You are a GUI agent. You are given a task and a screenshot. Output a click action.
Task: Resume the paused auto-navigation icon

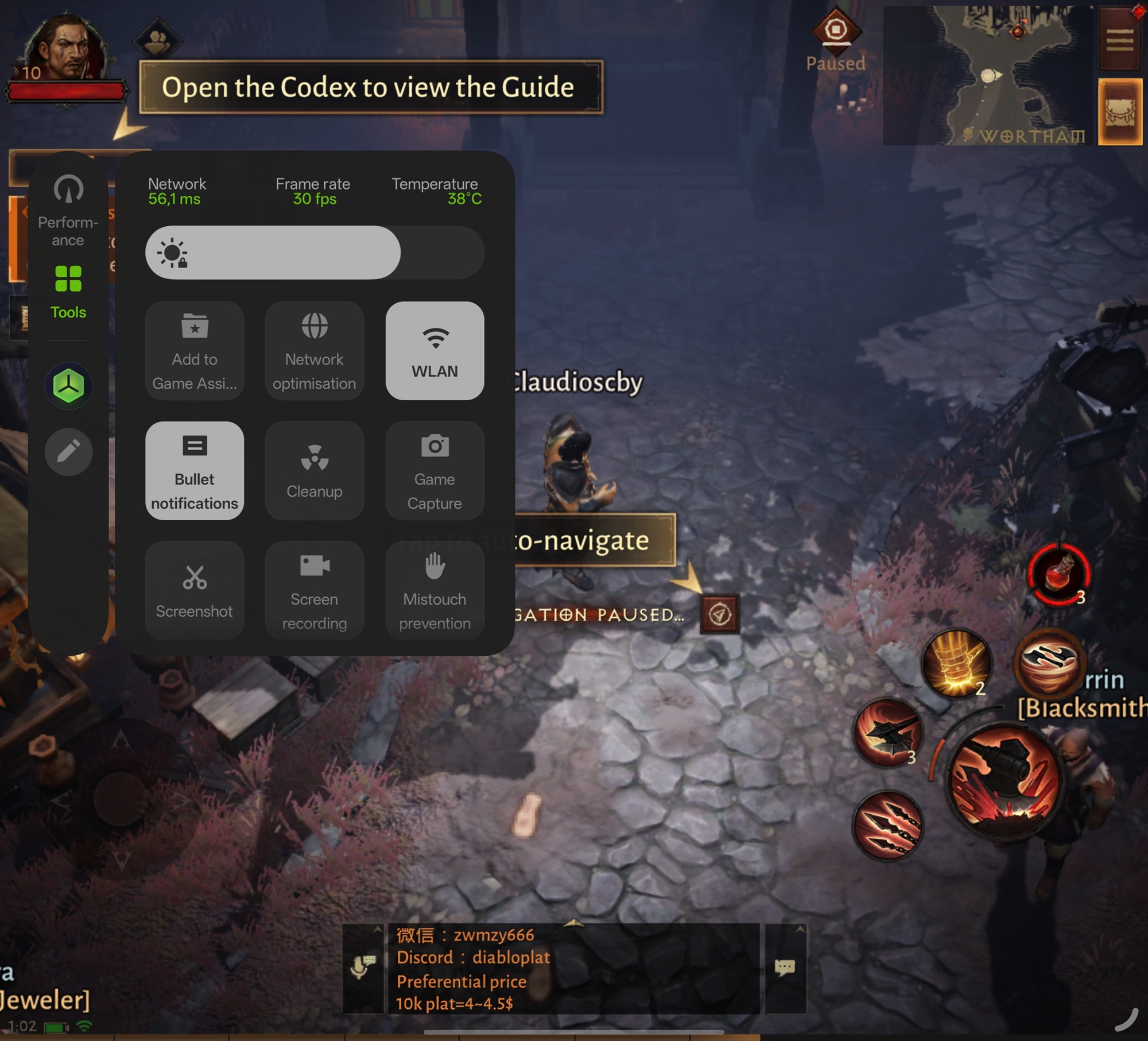click(720, 614)
